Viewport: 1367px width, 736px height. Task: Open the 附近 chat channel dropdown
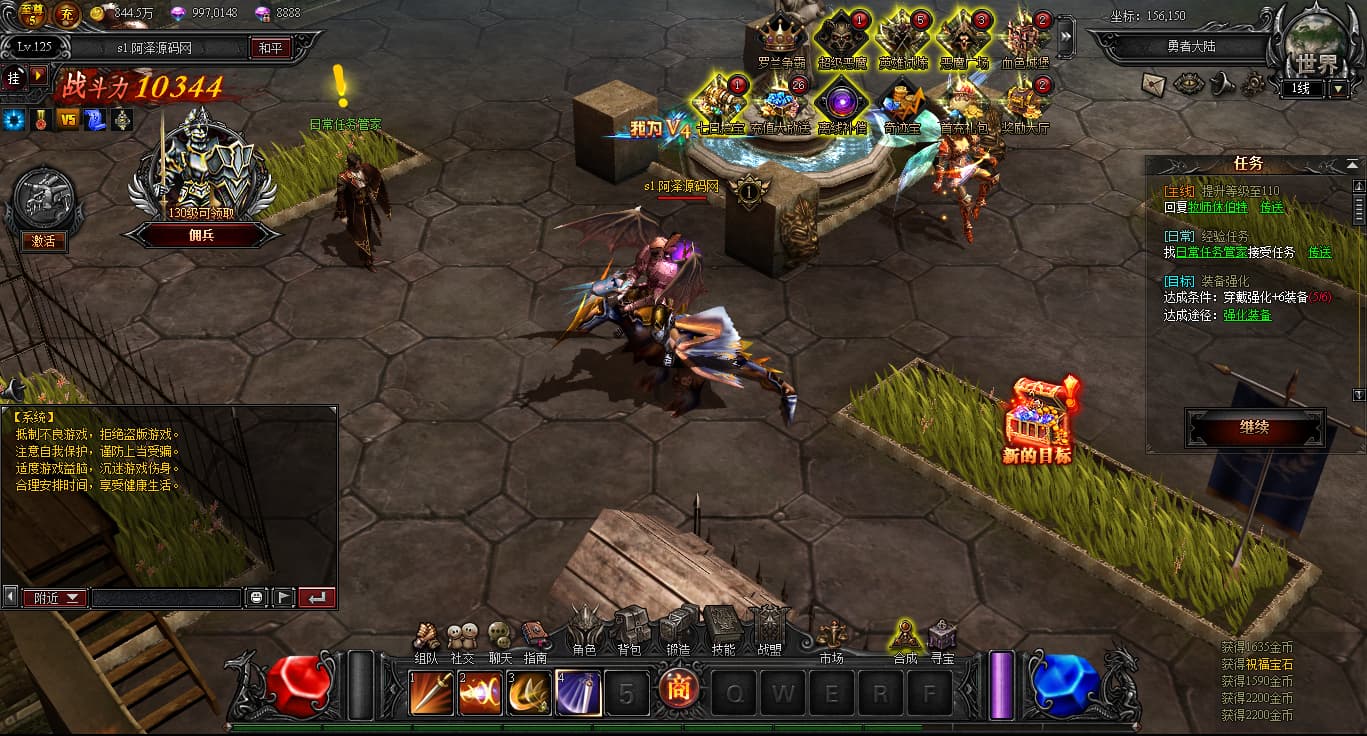click(55, 598)
